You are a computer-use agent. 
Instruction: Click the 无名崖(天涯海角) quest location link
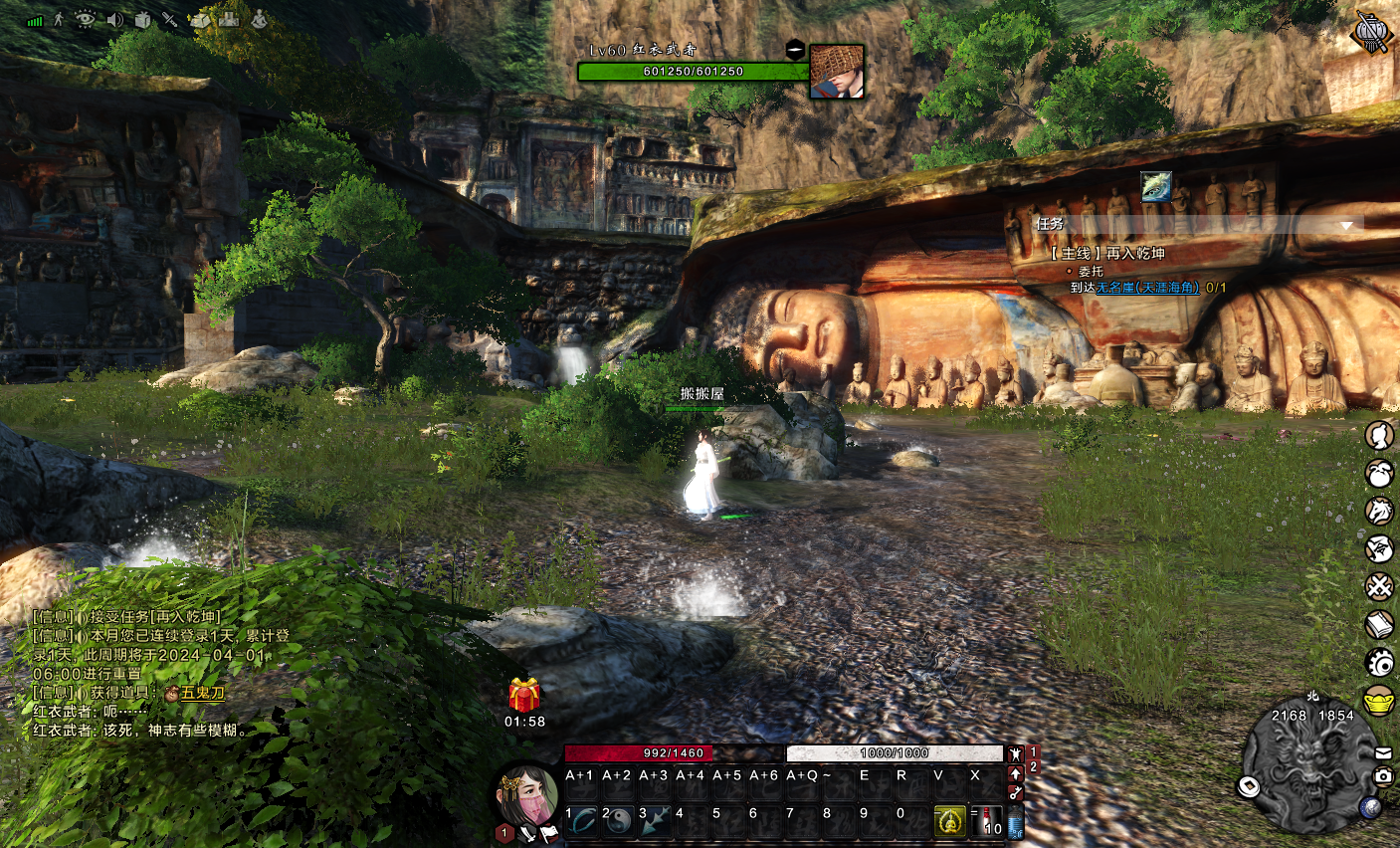coord(1147,288)
